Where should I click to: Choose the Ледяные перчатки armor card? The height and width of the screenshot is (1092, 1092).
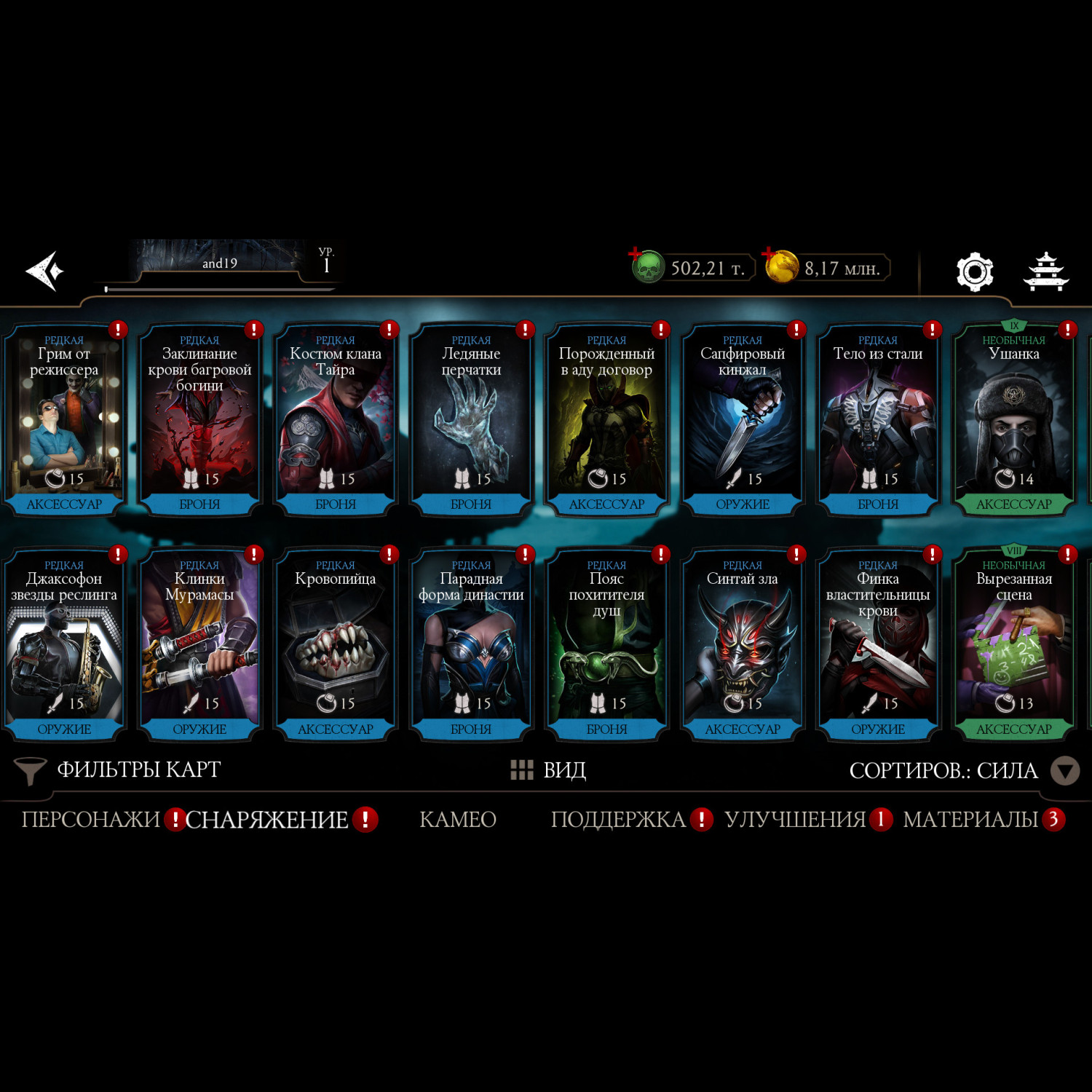click(x=471, y=420)
